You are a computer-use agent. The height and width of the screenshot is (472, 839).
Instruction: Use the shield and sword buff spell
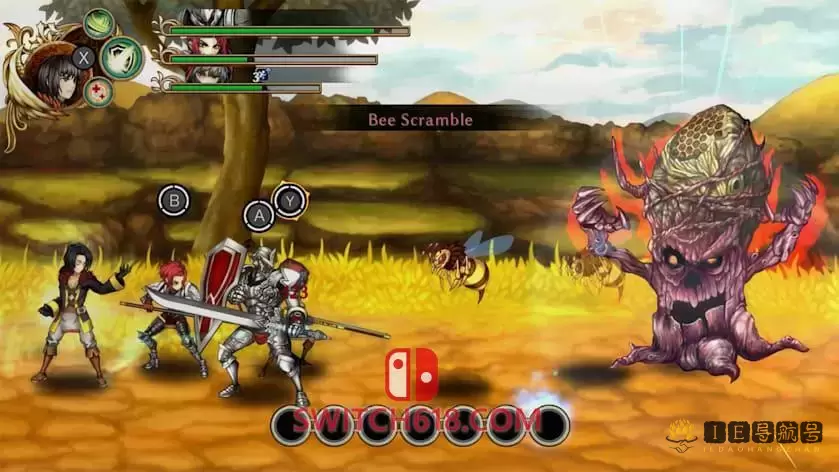(120, 57)
